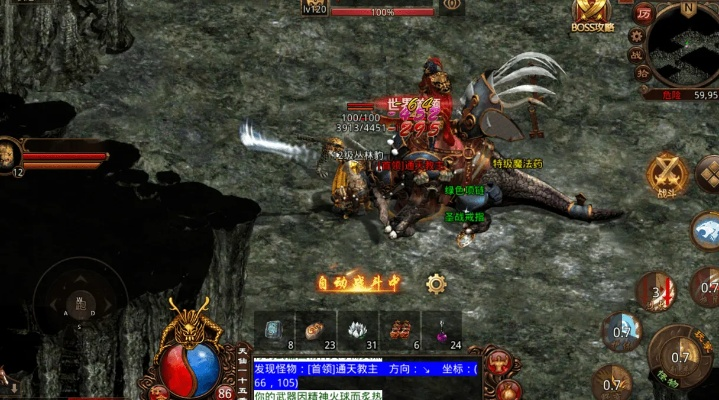Click the large main attack button

pyautogui.click(x=681, y=357)
